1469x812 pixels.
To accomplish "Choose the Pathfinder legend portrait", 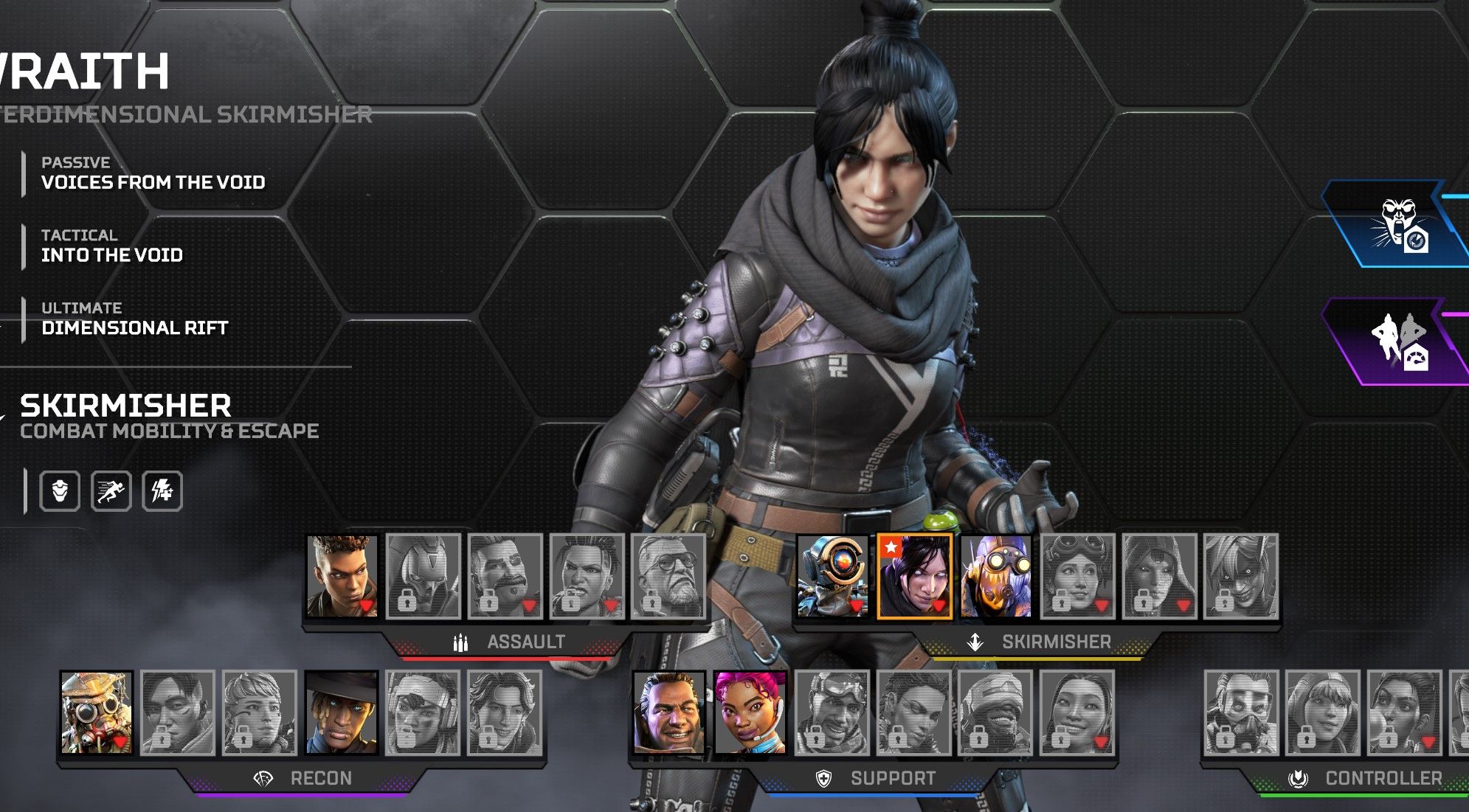I will tap(833, 576).
